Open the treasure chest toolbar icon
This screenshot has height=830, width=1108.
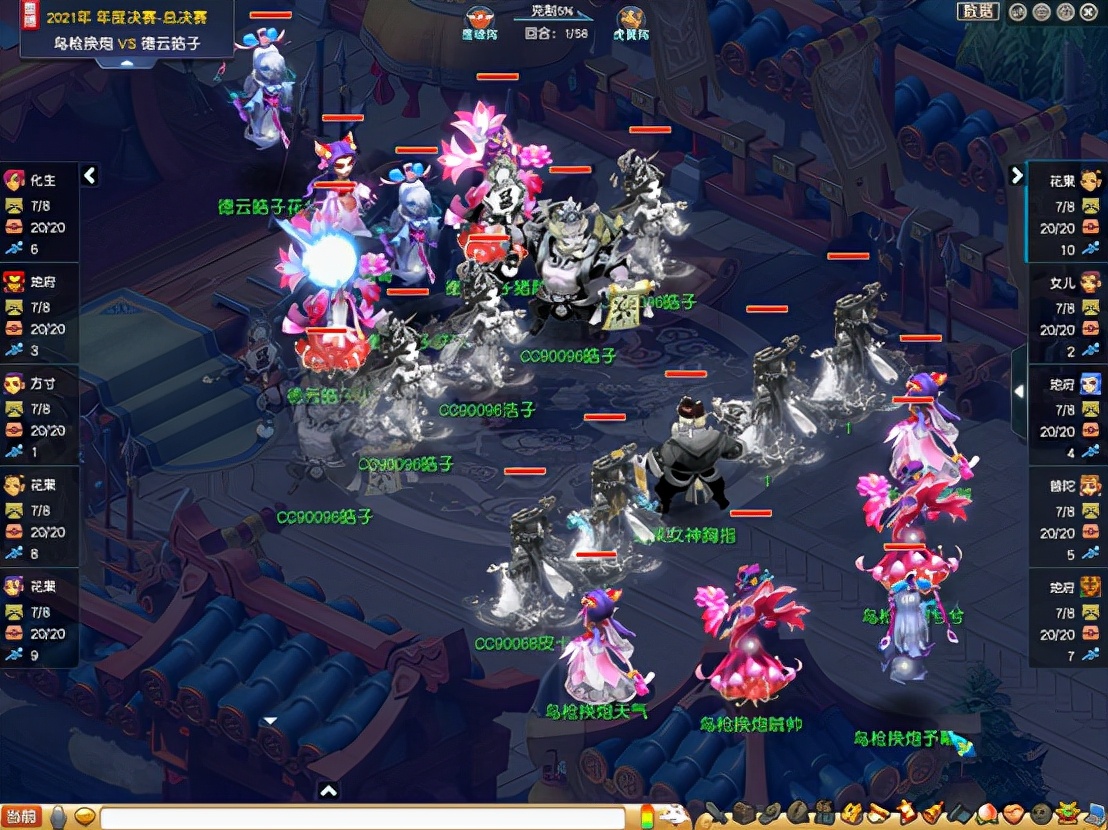pyautogui.click(x=743, y=815)
